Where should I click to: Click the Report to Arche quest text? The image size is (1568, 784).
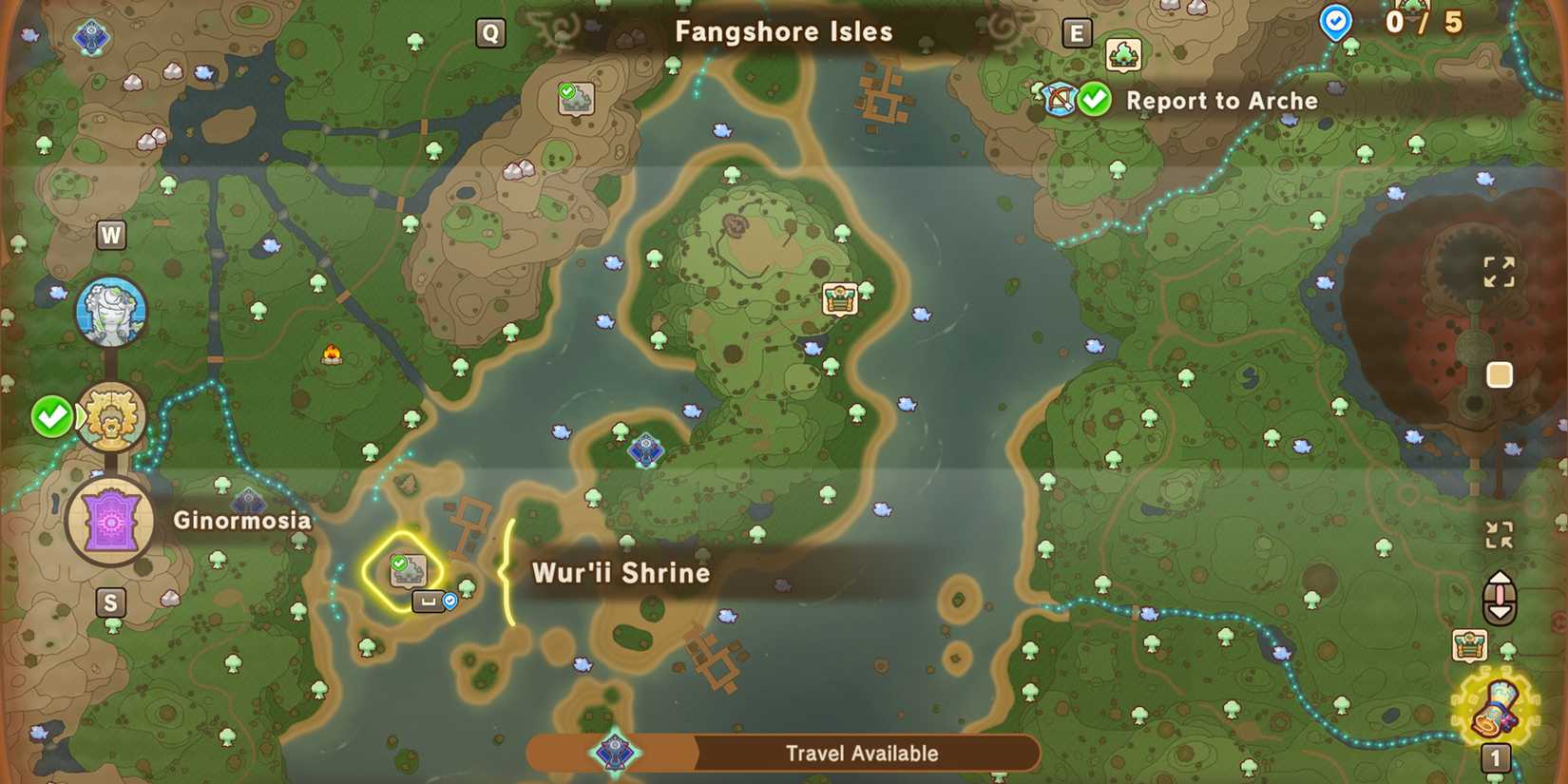(x=1221, y=101)
